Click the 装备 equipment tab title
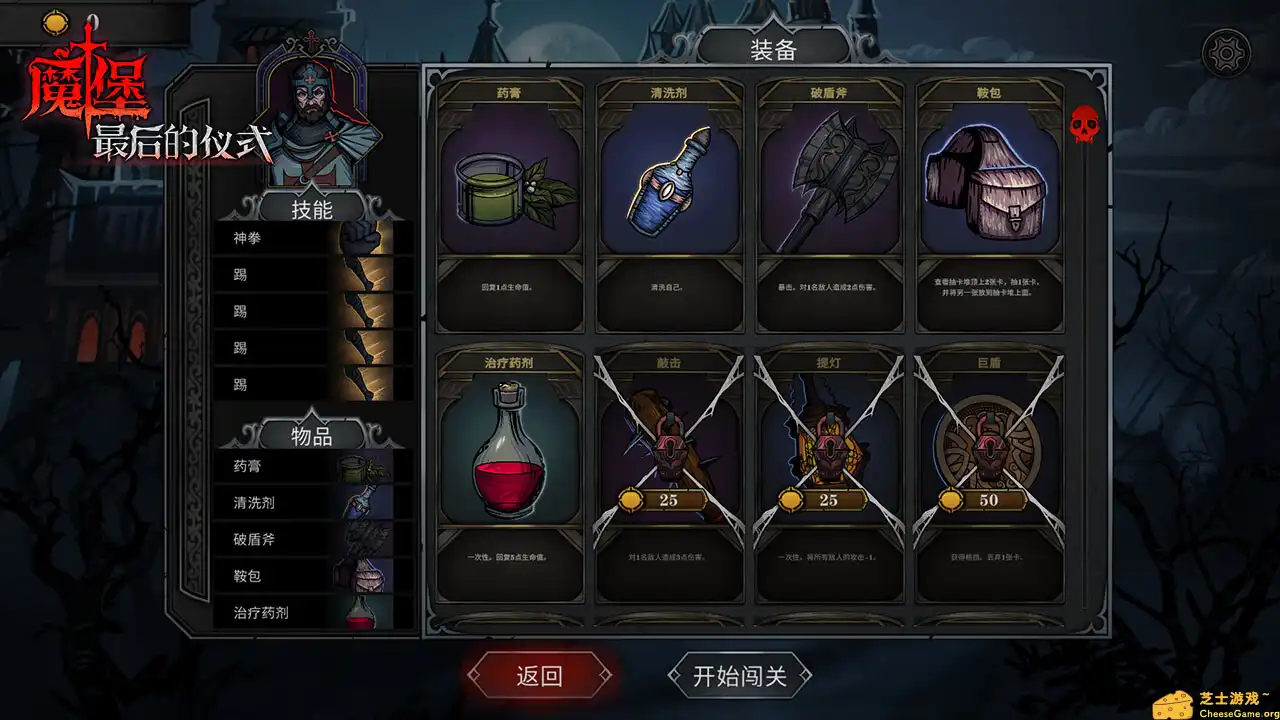The width and height of the screenshot is (1280, 720). (771, 47)
